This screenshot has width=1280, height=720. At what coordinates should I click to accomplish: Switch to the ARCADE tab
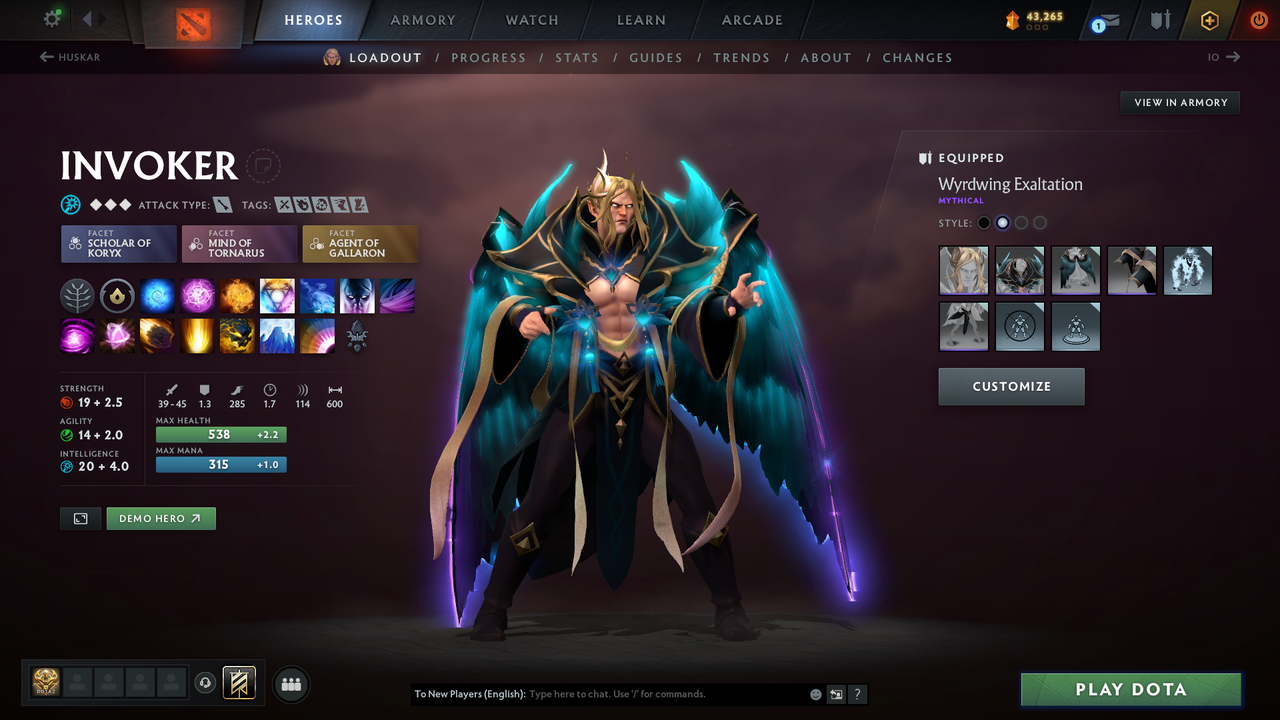pyautogui.click(x=751, y=20)
